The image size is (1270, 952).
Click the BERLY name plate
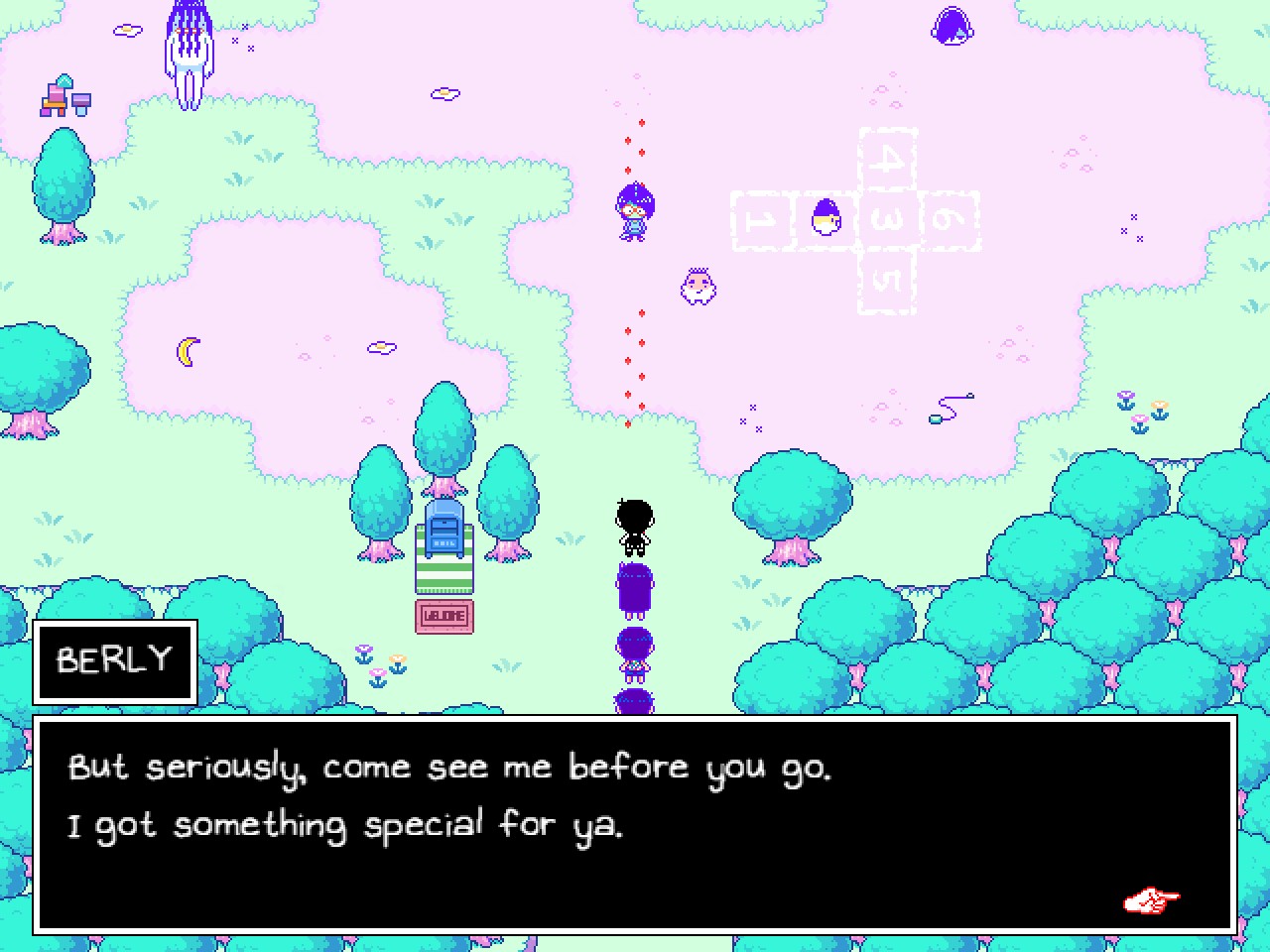[x=112, y=659]
